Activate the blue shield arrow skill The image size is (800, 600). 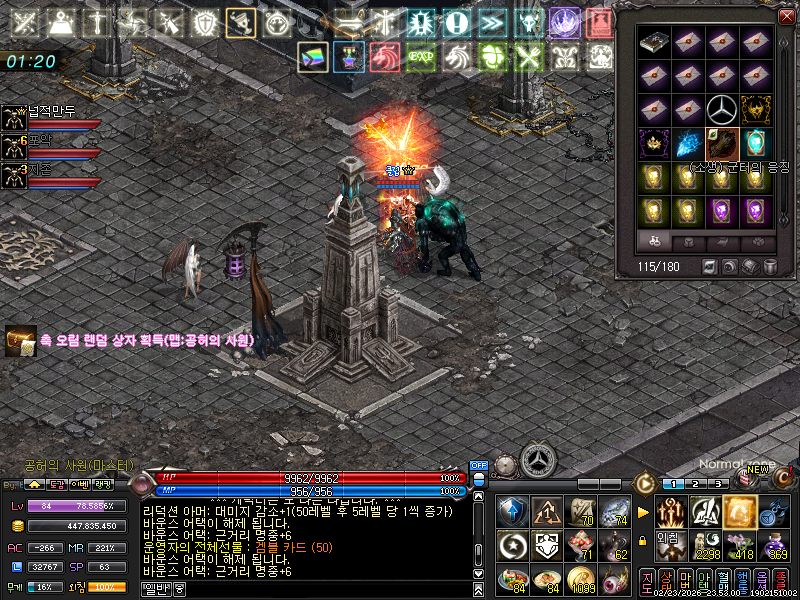(512, 511)
